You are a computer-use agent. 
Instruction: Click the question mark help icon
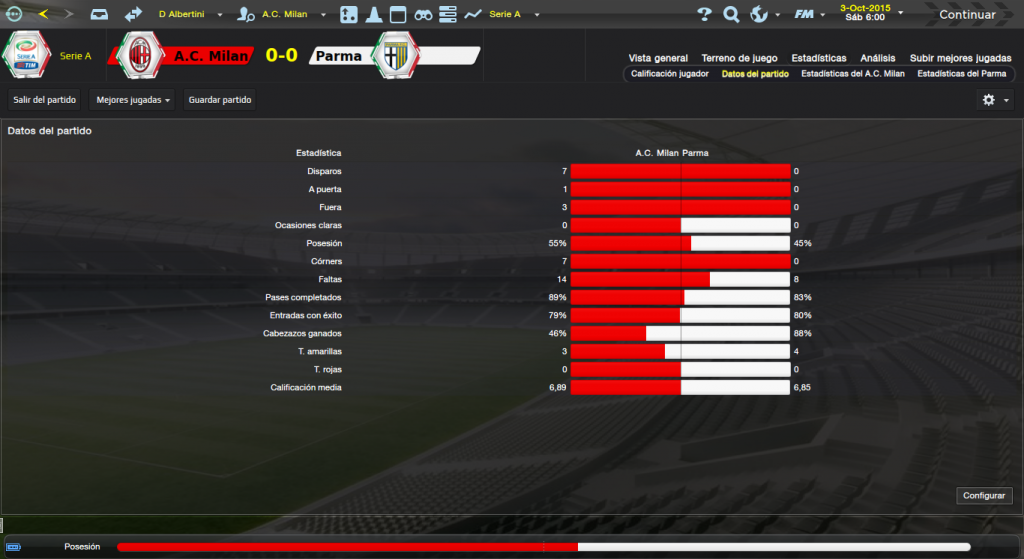coord(704,15)
